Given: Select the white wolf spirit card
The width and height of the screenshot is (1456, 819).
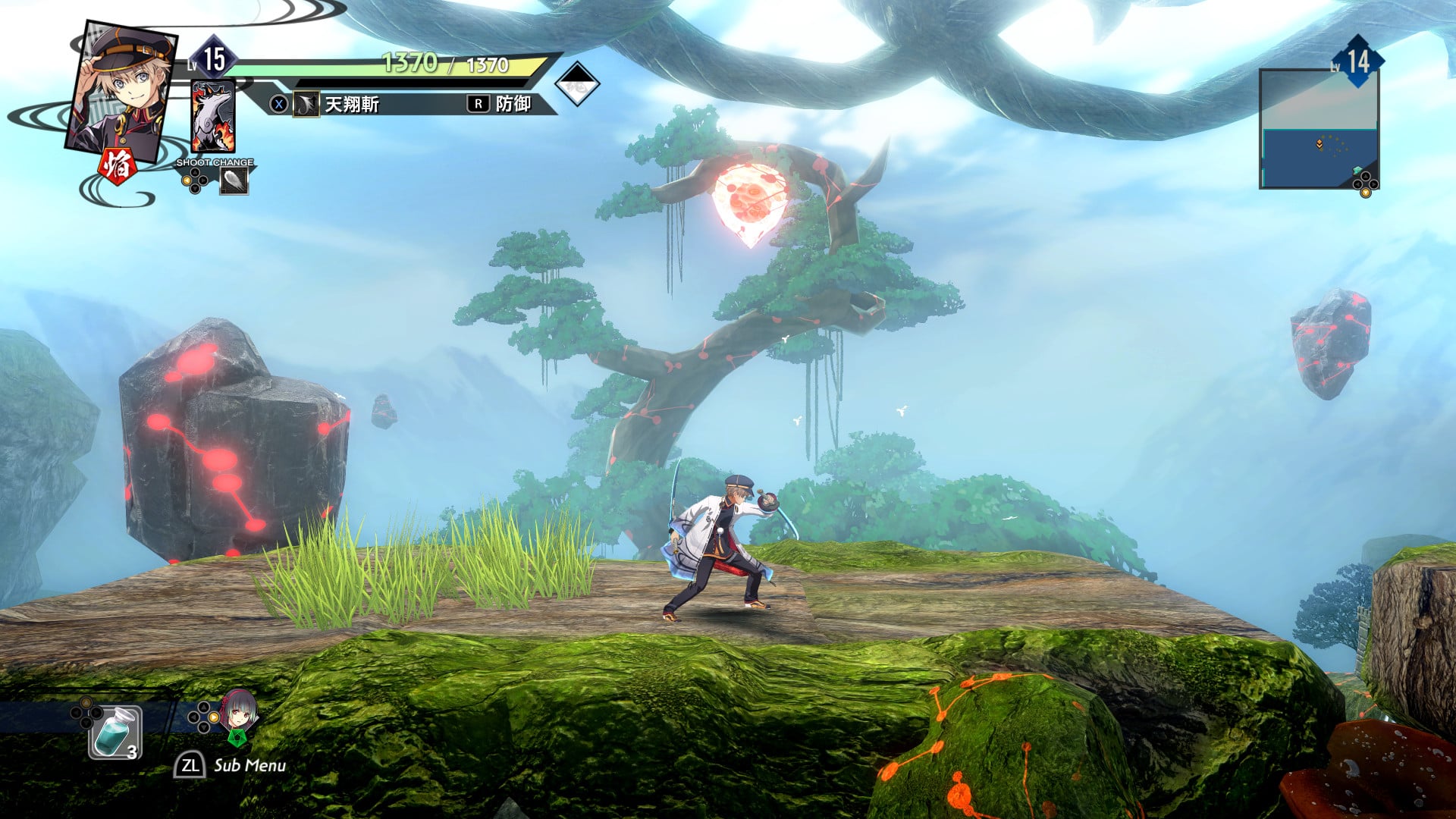Looking at the screenshot, I should point(213,118).
